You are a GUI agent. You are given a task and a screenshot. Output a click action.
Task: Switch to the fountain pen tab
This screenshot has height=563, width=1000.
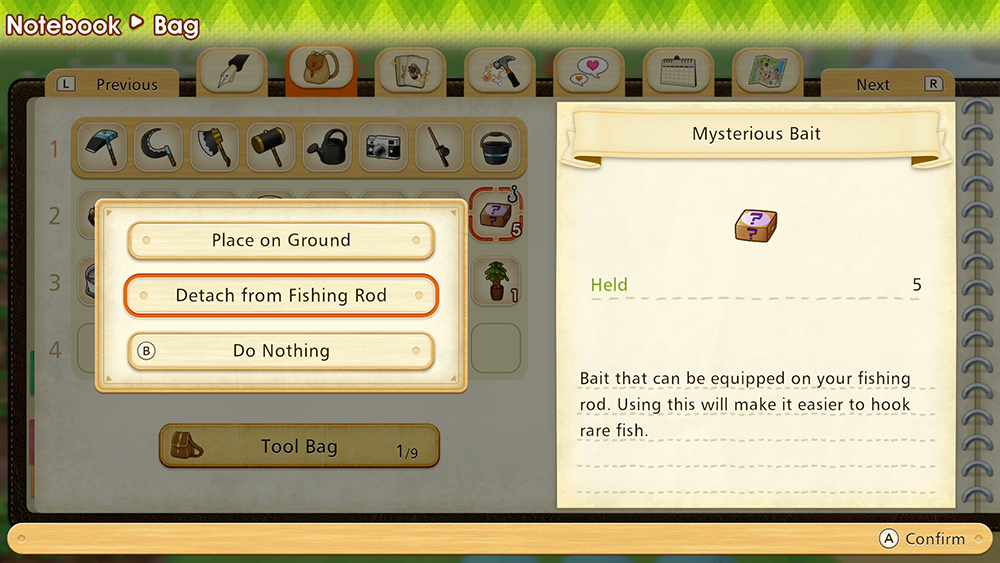(232, 72)
